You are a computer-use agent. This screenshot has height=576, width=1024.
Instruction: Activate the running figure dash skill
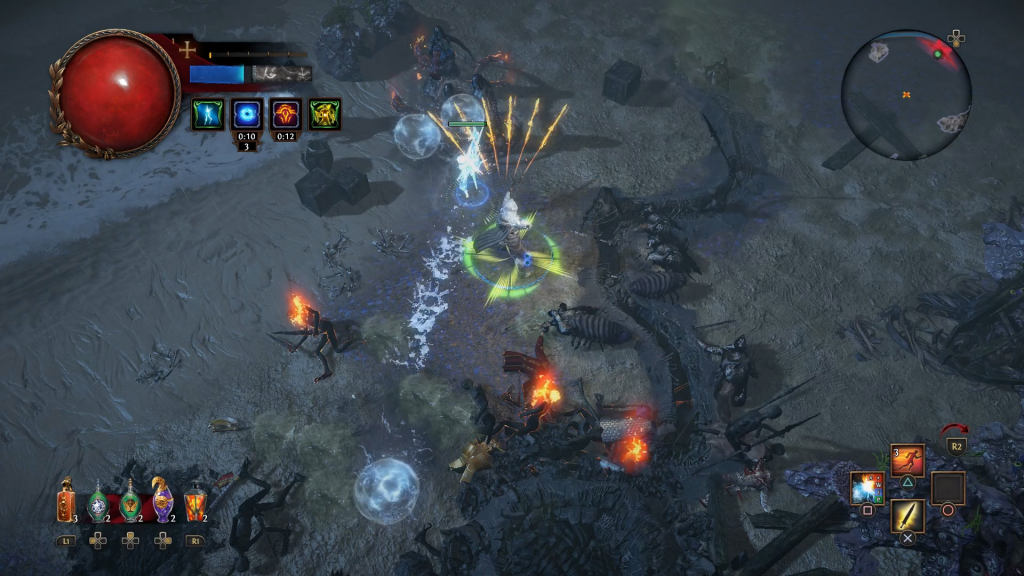pos(907,460)
